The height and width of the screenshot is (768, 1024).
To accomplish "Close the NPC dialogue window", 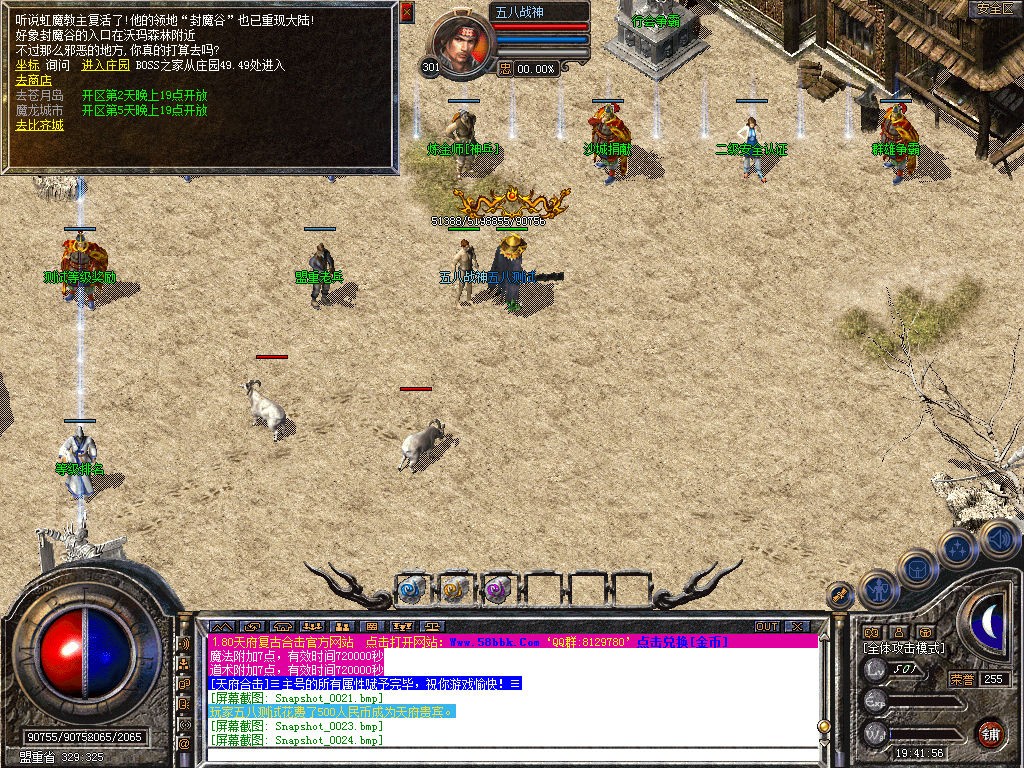I will click(x=406, y=13).
